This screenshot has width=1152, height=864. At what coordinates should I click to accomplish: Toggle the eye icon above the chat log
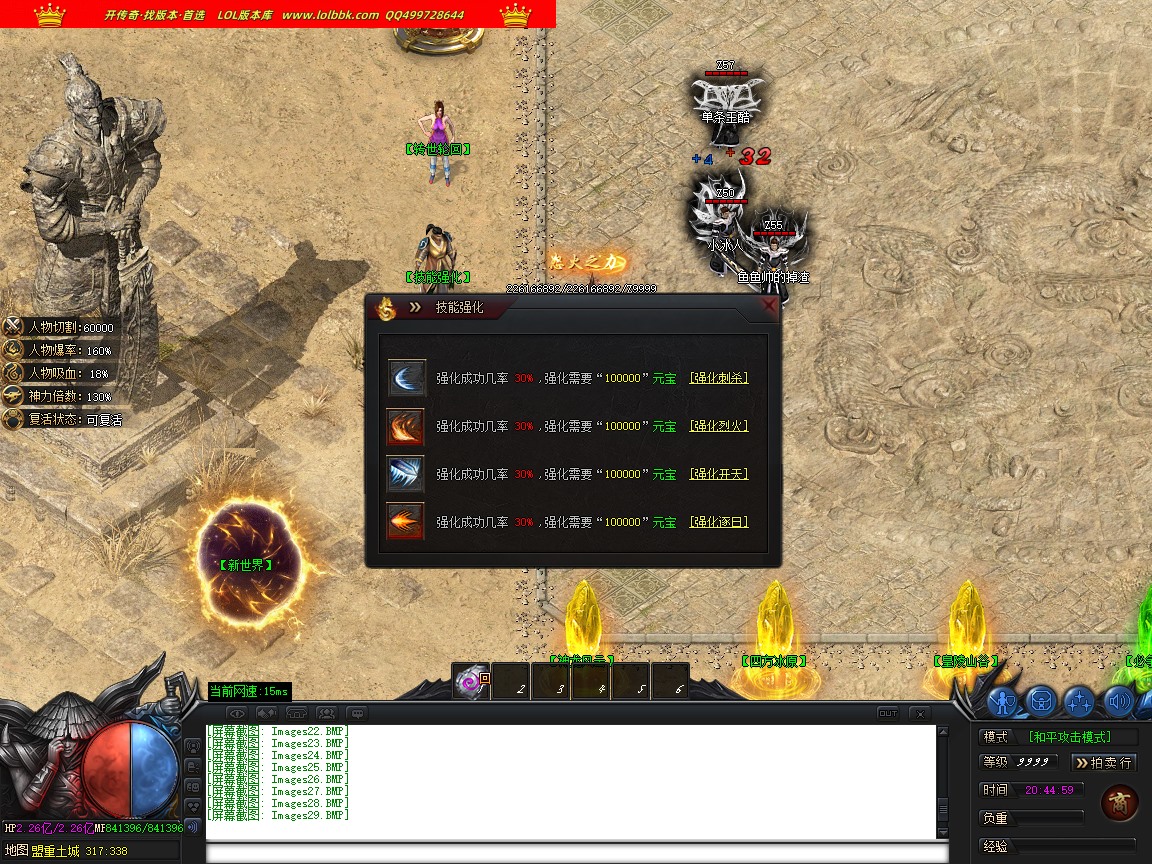tap(237, 713)
